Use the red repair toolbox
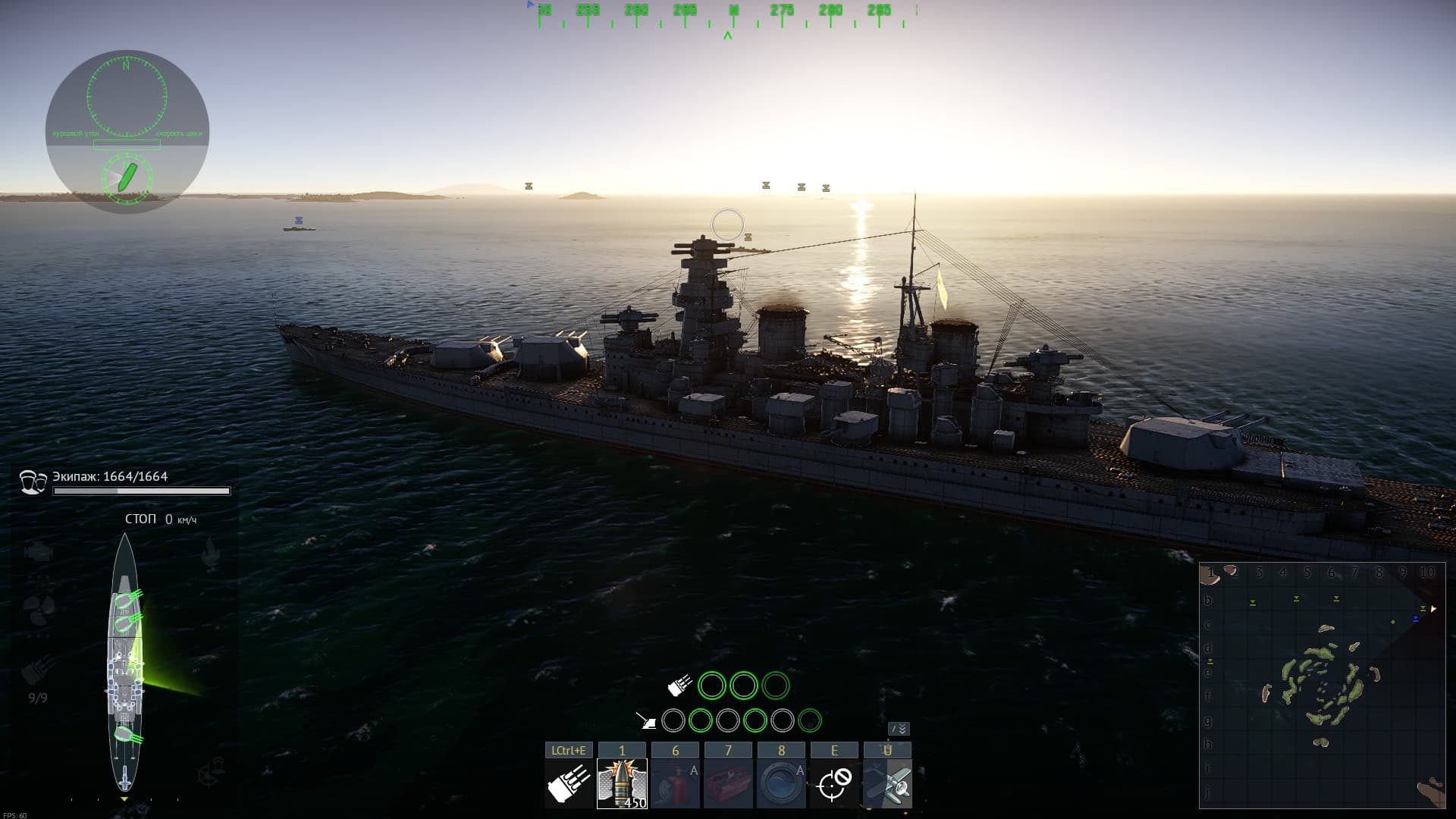 coord(728,783)
